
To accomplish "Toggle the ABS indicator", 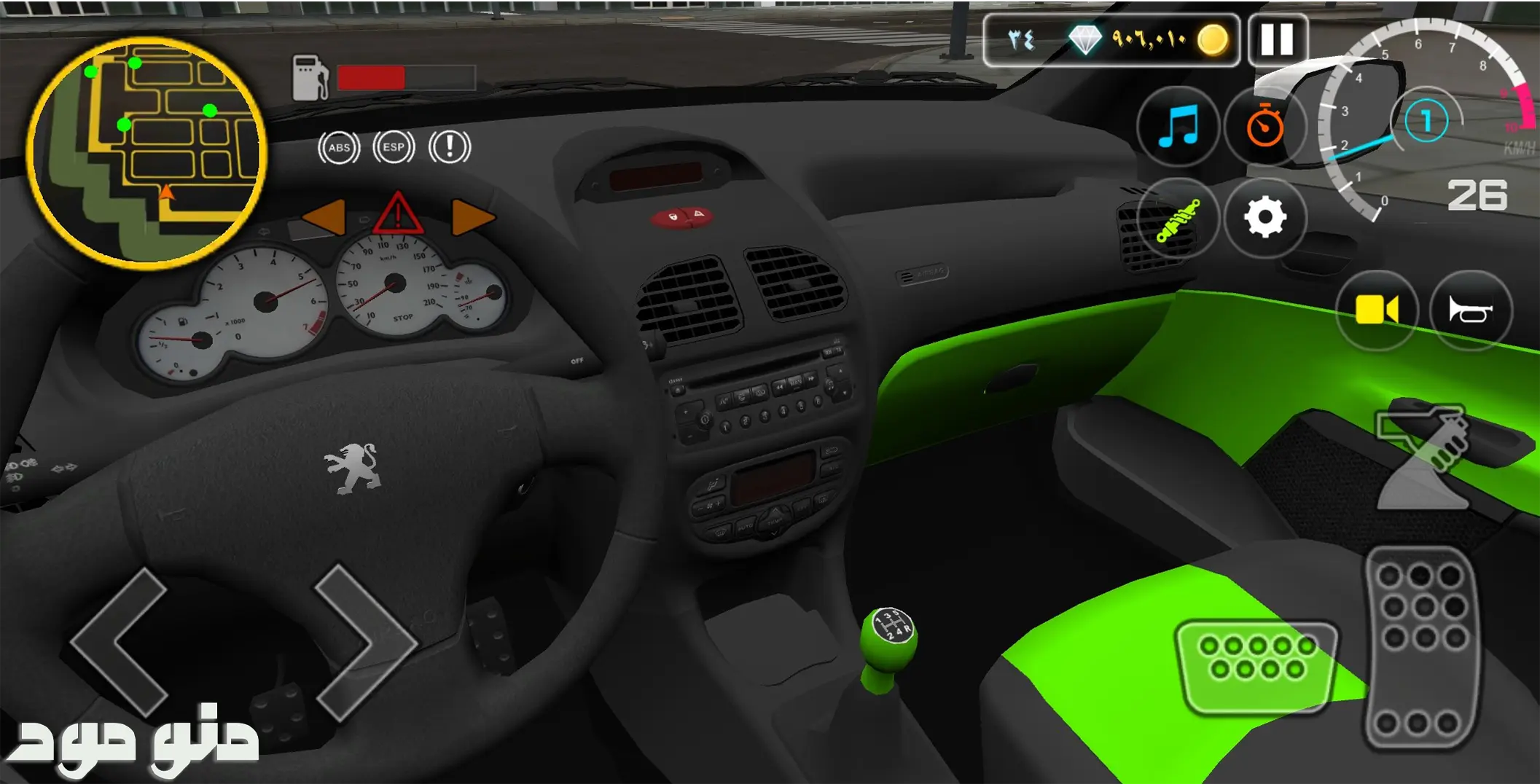I will [339, 148].
